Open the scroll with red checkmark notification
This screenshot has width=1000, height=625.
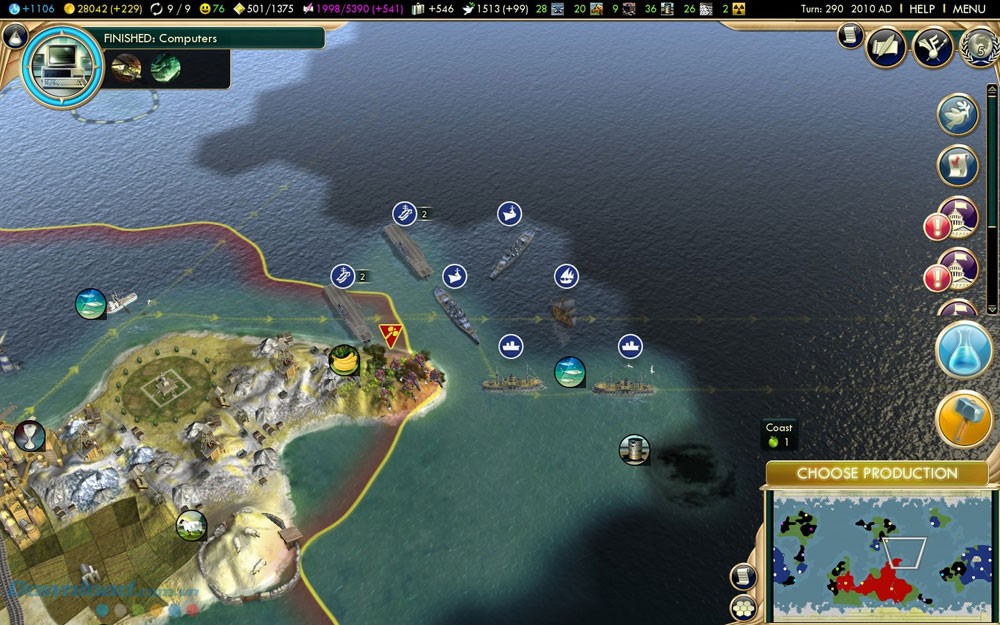click(x=957, y=166)
